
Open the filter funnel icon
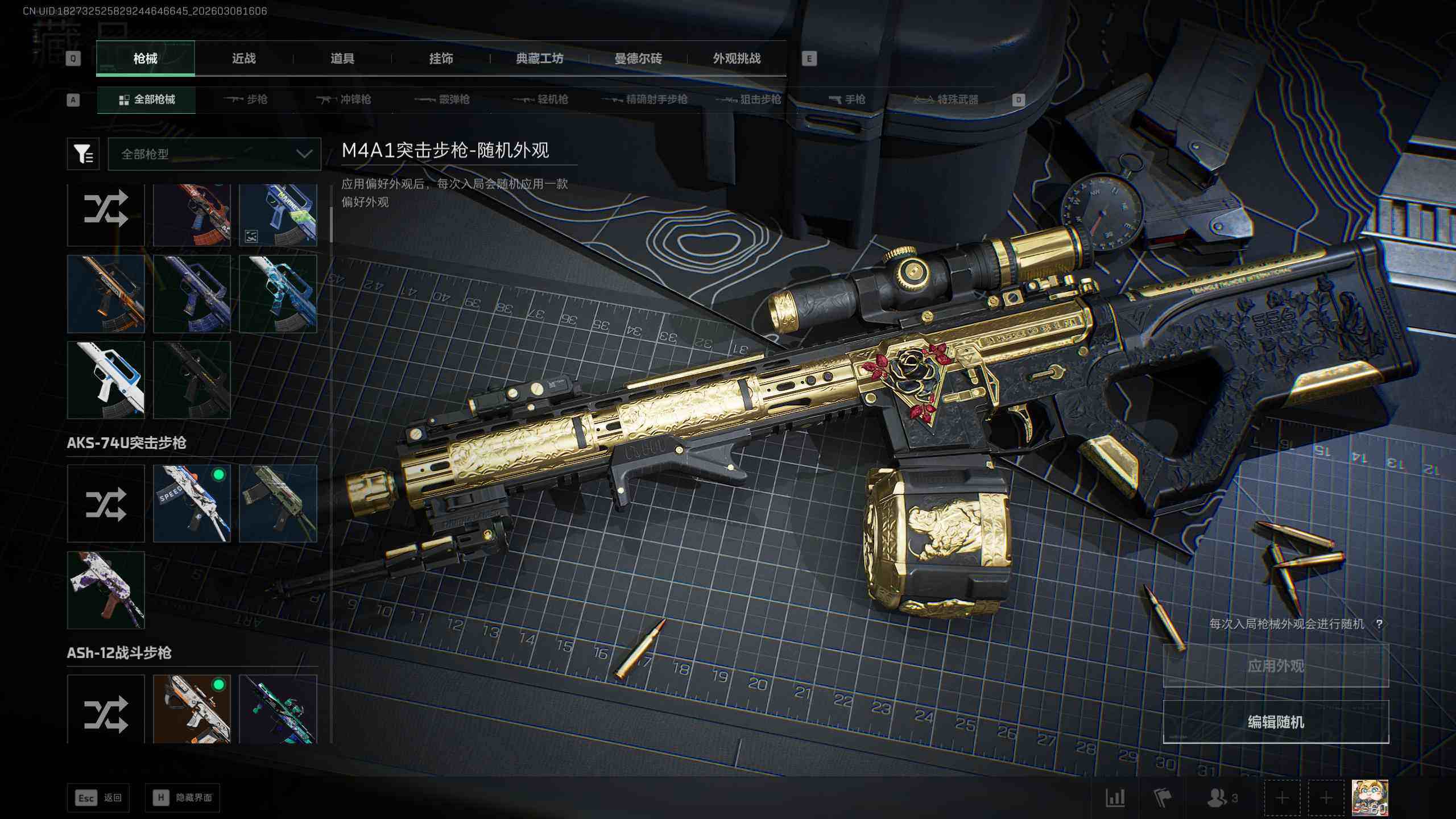point(83,154)
